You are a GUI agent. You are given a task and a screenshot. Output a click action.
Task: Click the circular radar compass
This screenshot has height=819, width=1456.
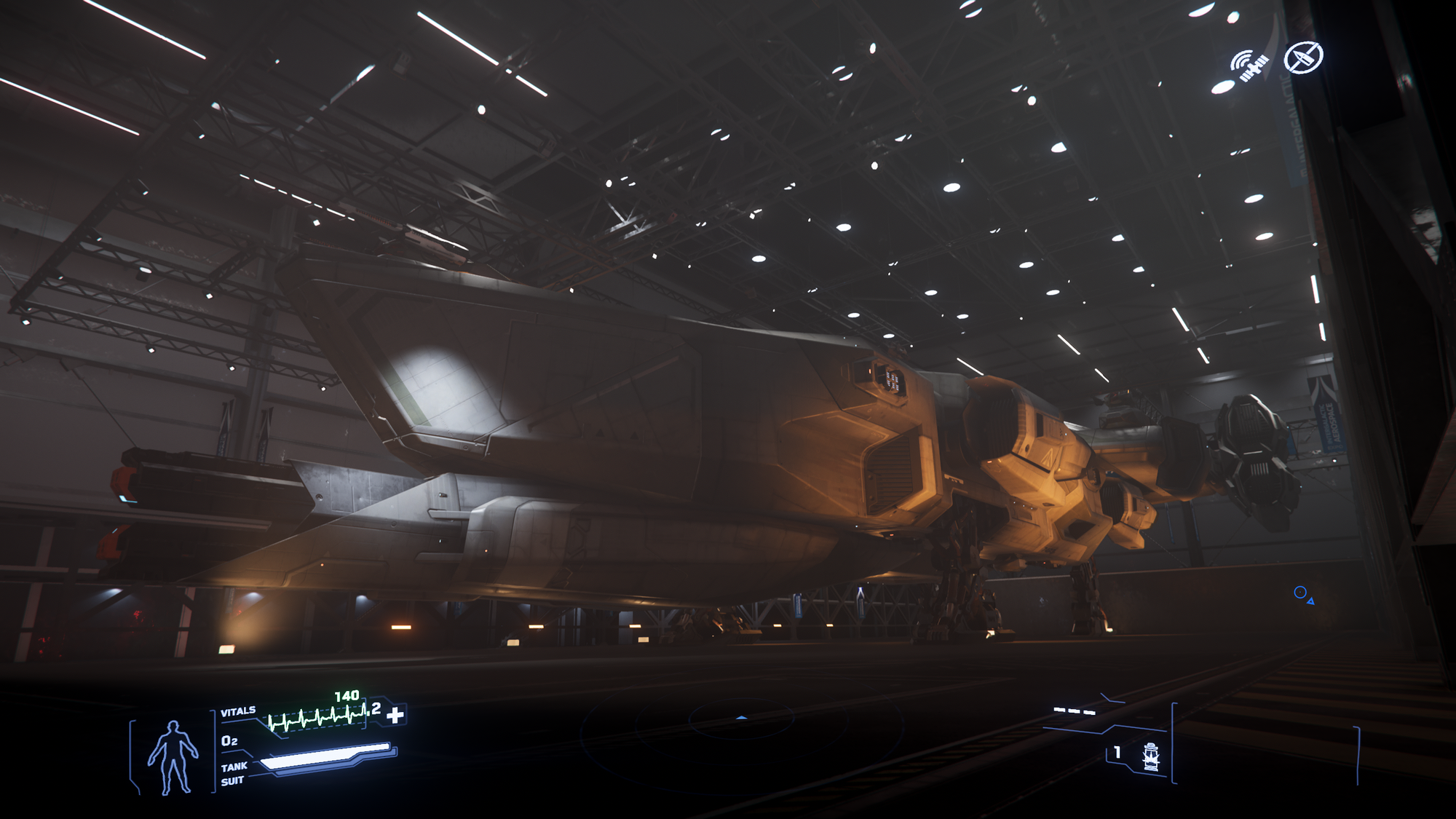pyautogui.click(x=741, y=719)
